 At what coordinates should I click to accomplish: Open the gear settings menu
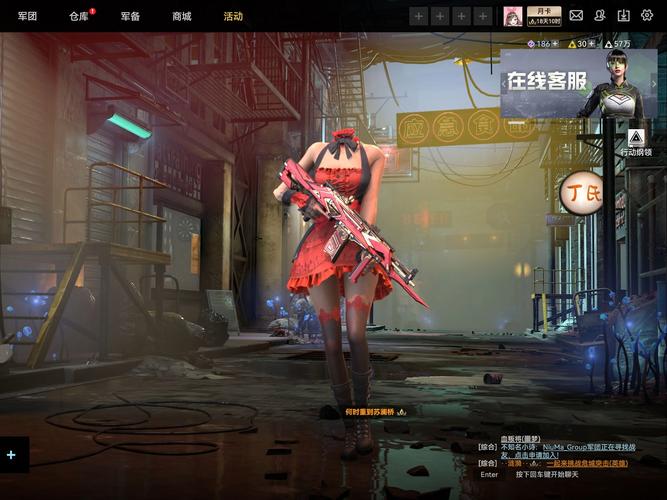click(647, 16)
